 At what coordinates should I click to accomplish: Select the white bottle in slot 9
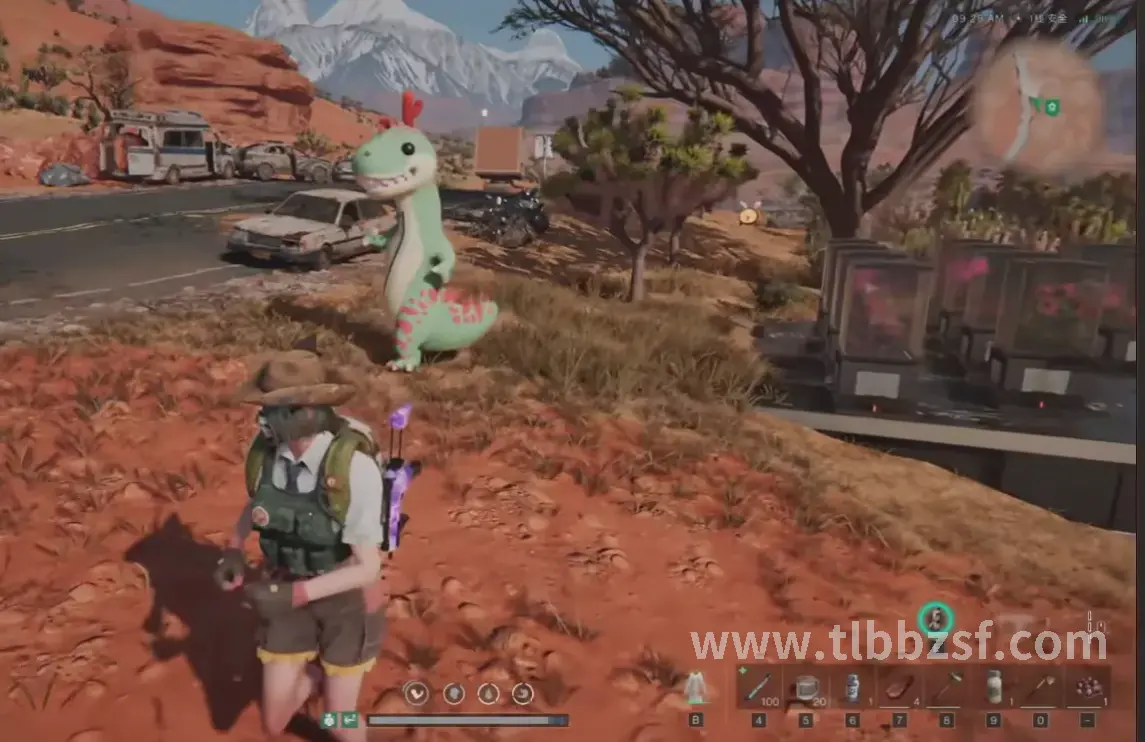coord(993,687)
